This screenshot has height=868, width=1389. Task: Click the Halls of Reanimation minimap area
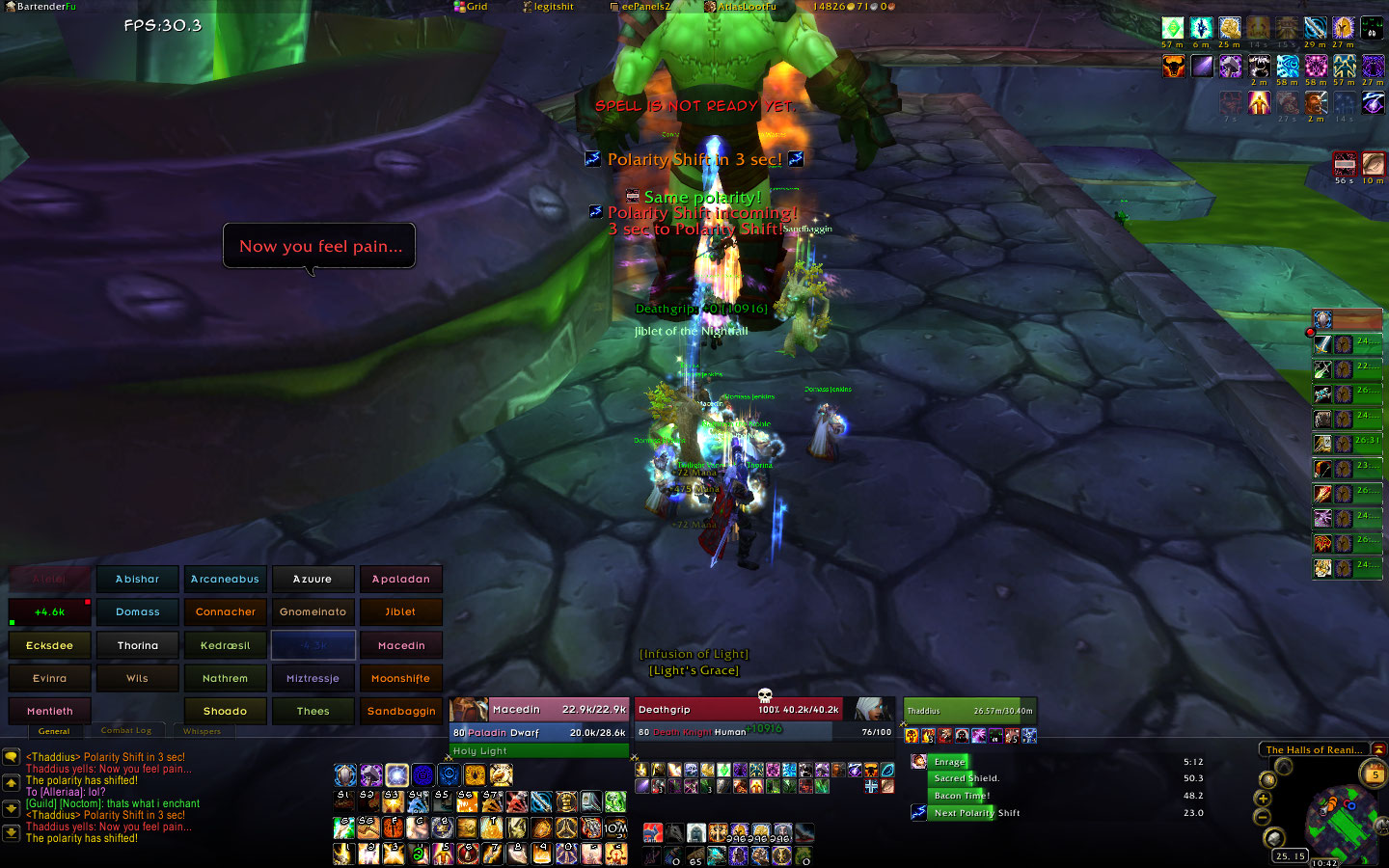click(1314, 749)
